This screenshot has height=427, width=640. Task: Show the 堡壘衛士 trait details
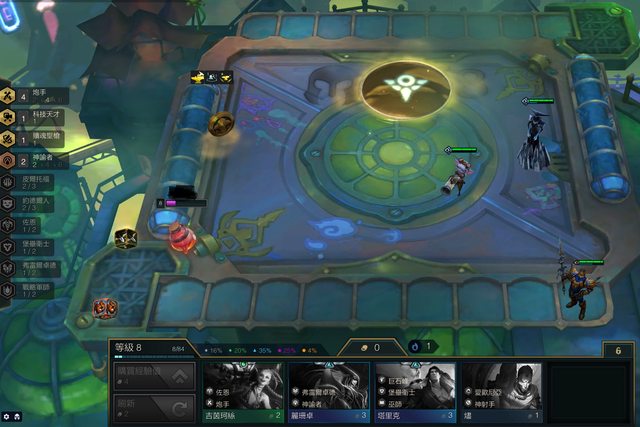[x=30, y=246]
